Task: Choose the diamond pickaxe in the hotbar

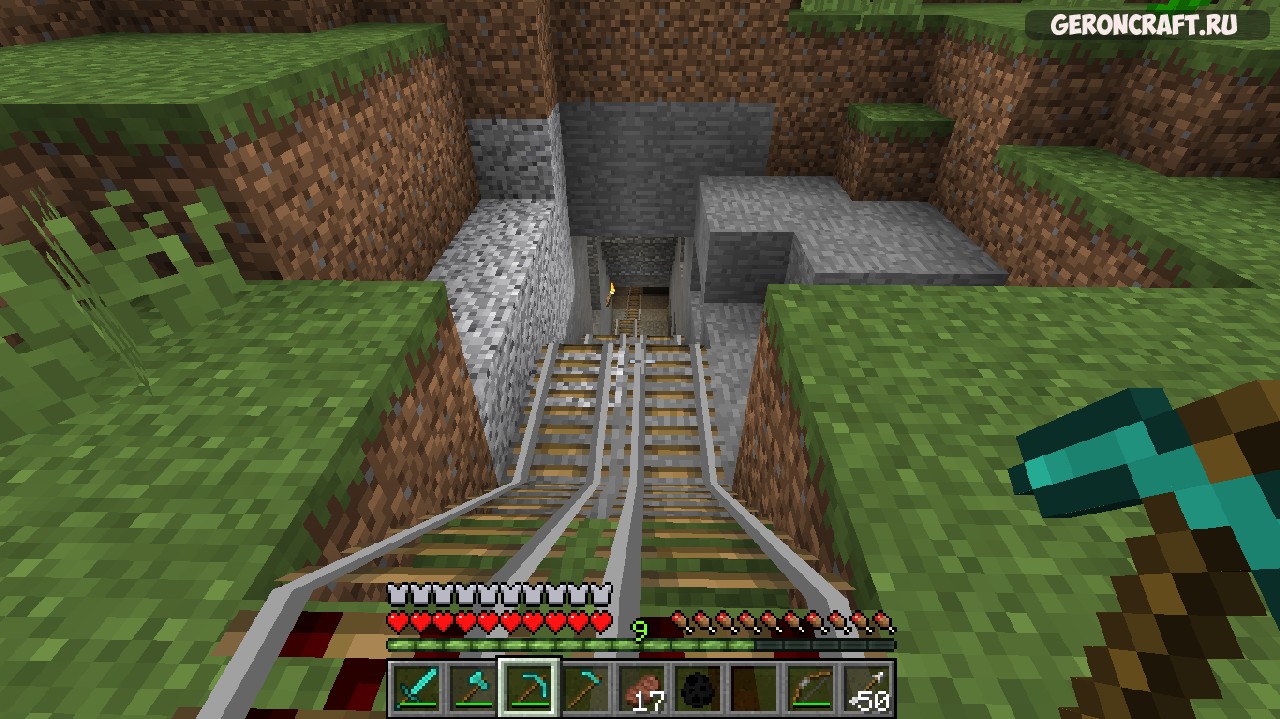Action: click(528, 687)
